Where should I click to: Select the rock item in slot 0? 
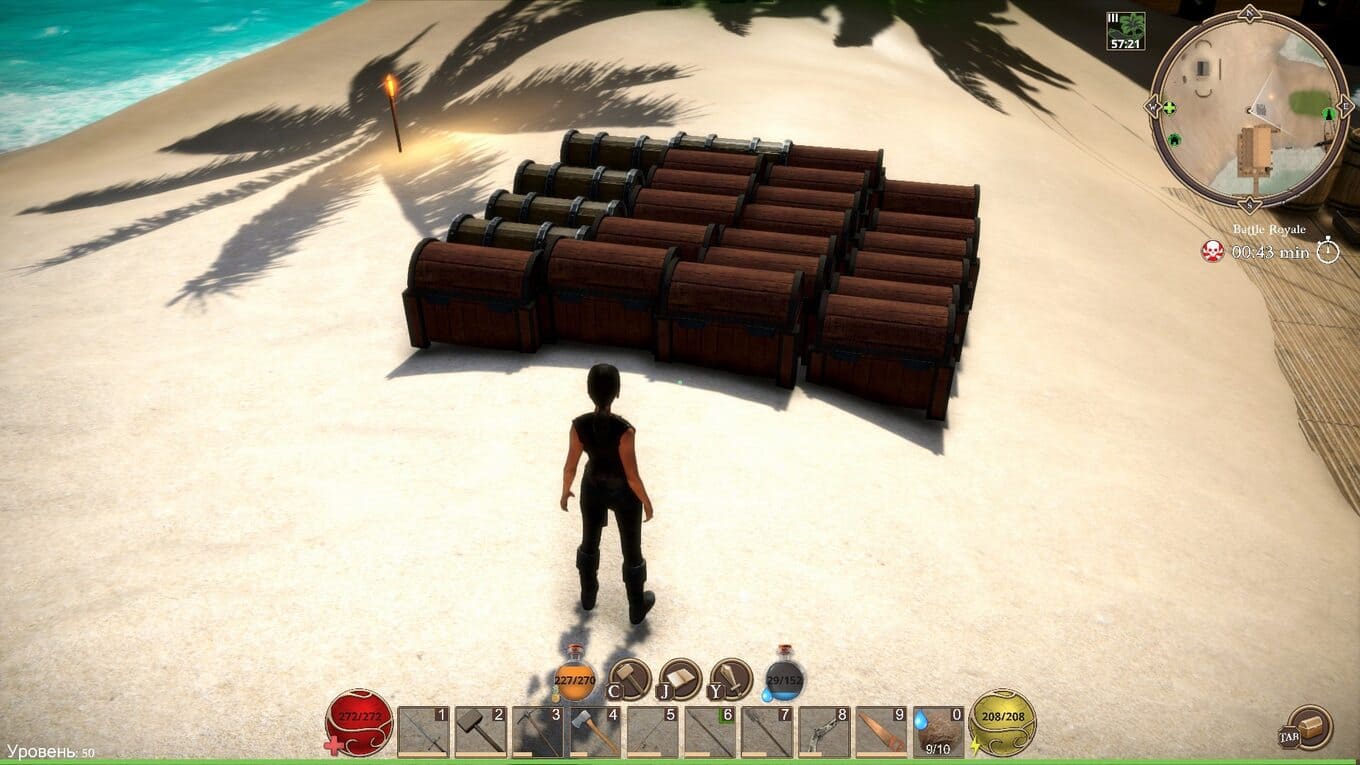940,732
